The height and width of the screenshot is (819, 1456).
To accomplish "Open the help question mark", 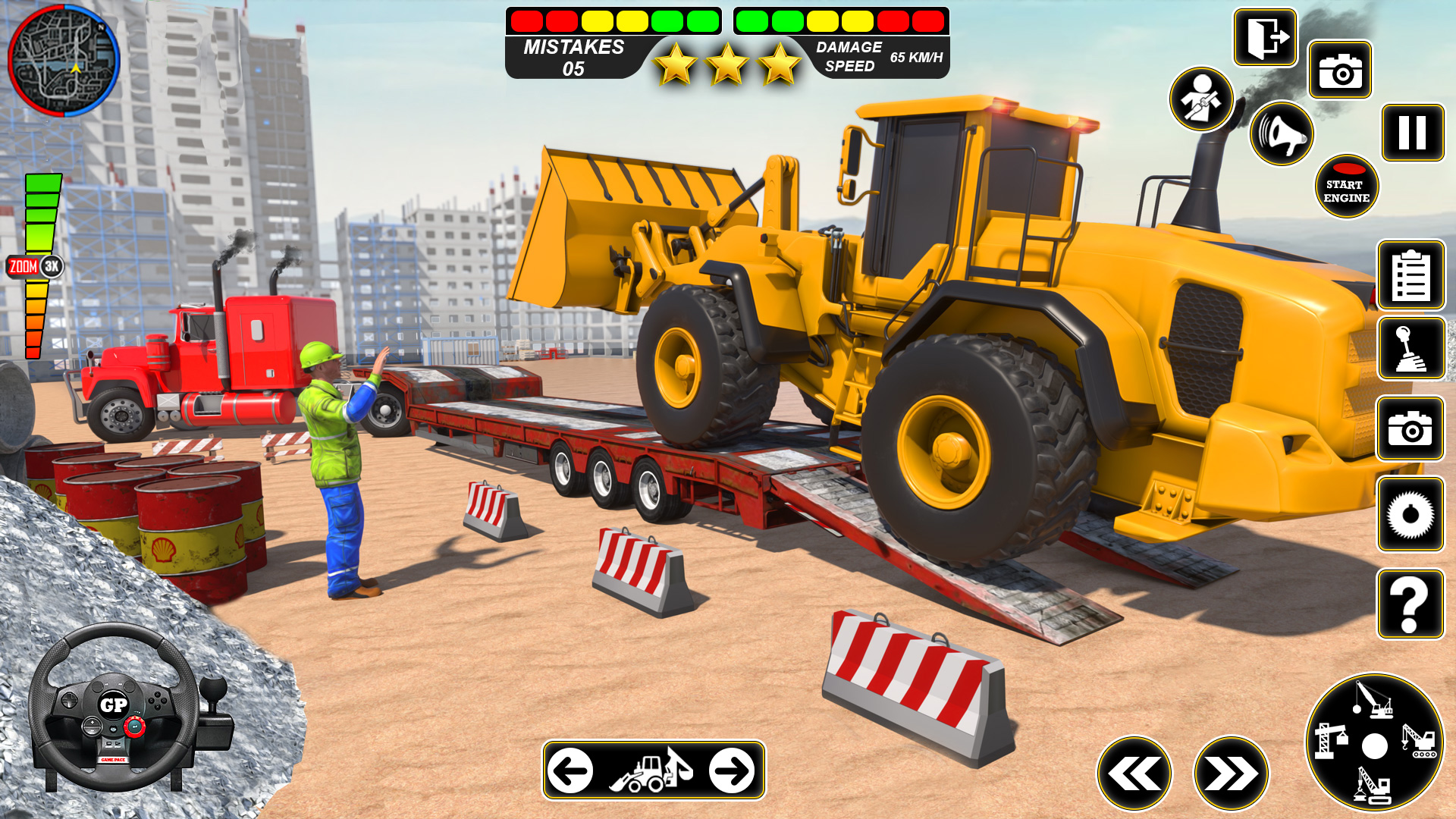I will tap(1412, 603).
